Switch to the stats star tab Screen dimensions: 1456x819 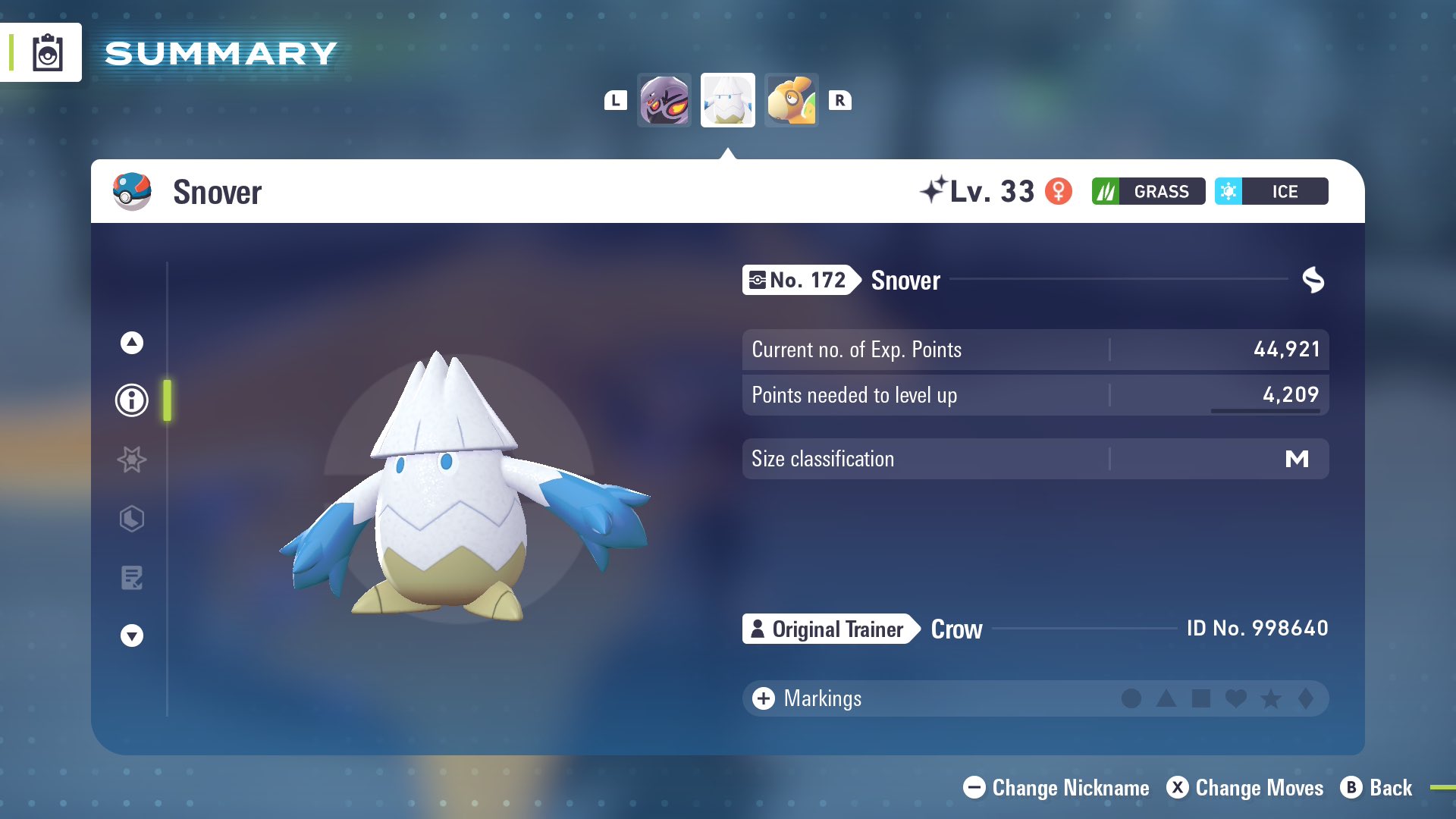click(x=132, y=460)
